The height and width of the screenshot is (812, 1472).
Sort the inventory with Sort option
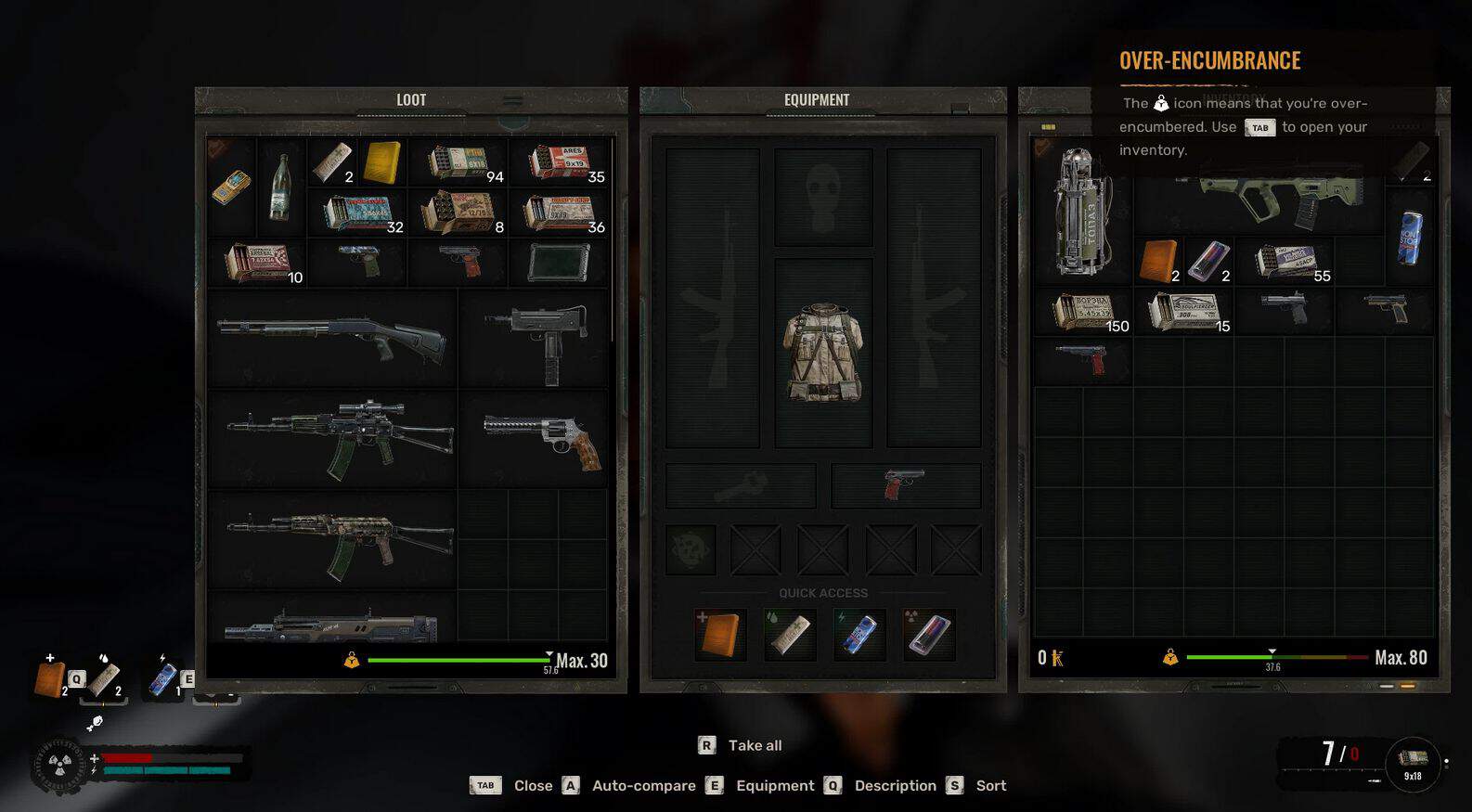(x=989, y=785)
